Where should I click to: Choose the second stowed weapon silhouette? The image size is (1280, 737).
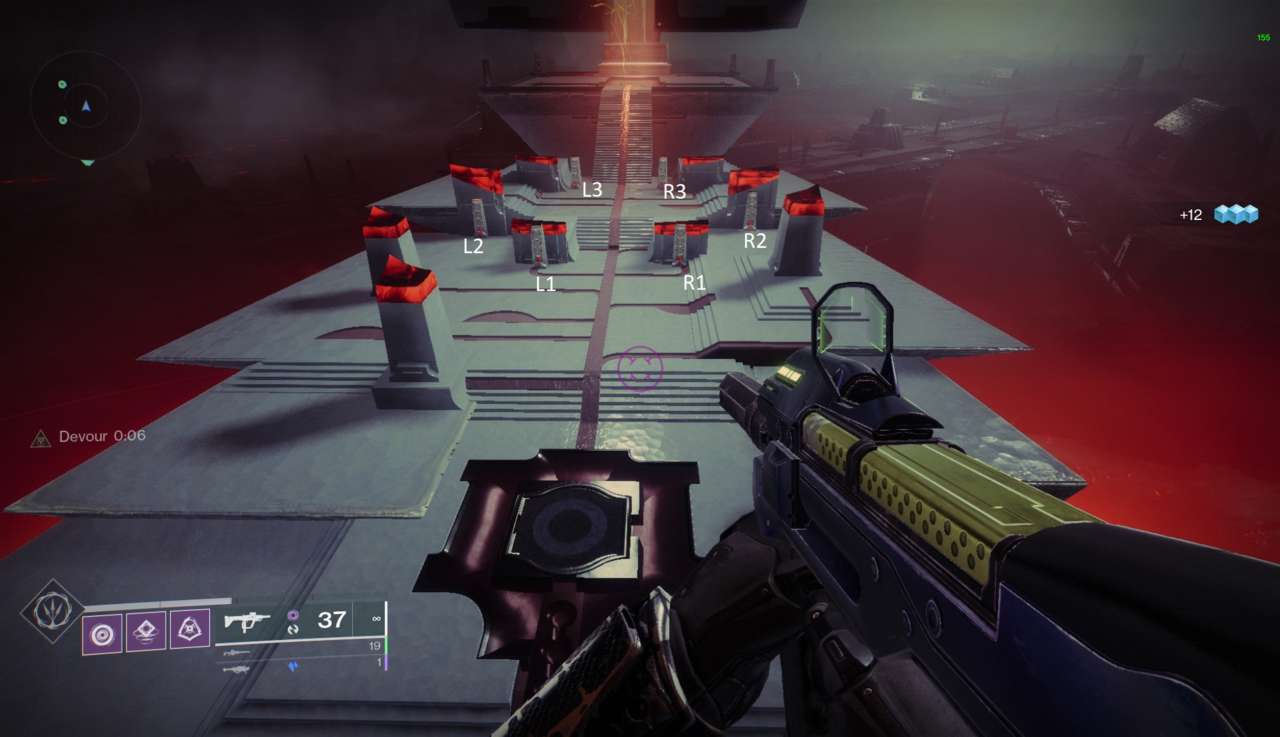(x=236, y=652)
